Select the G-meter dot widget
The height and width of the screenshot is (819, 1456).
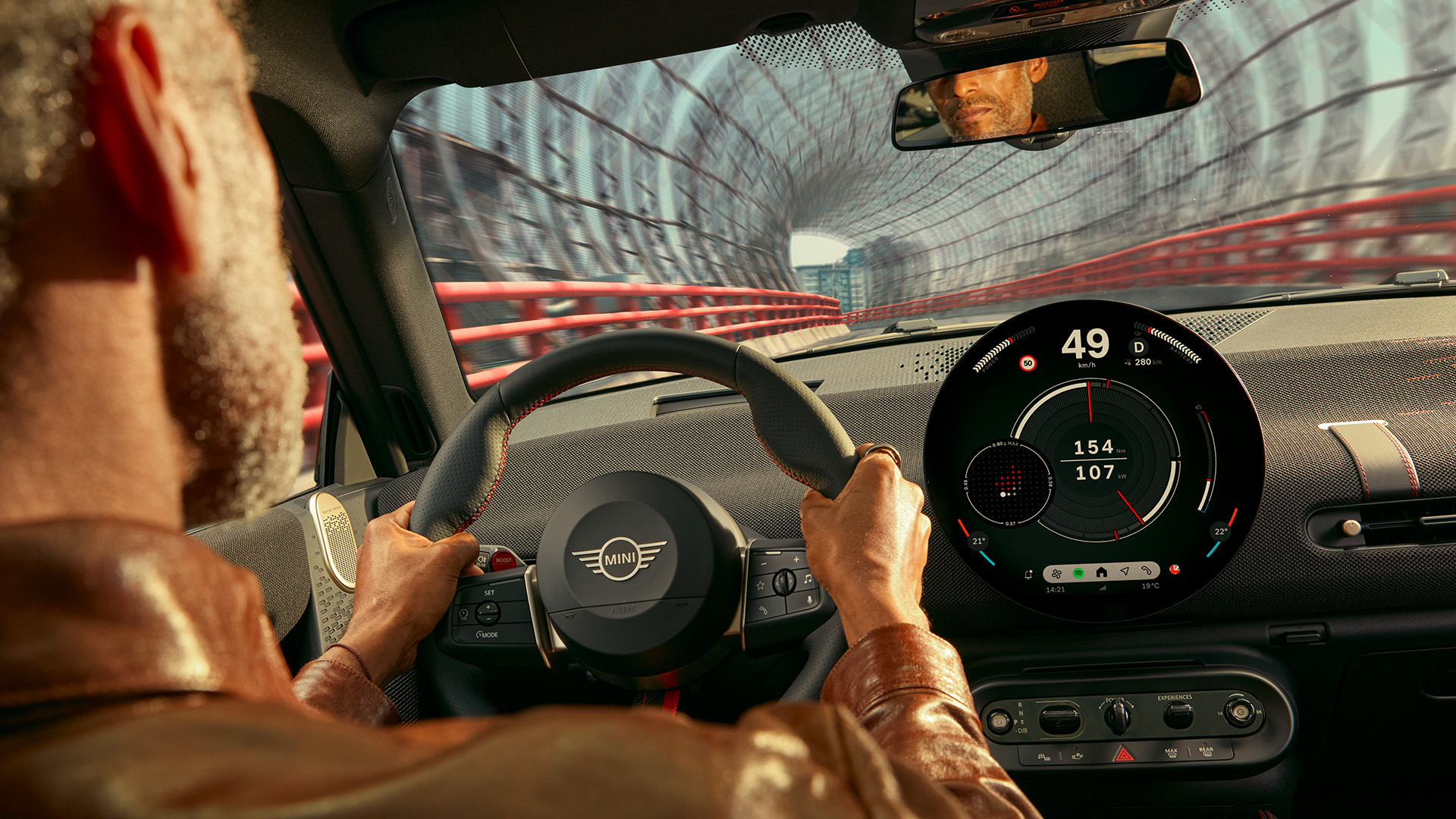(x=1008, y=483)
